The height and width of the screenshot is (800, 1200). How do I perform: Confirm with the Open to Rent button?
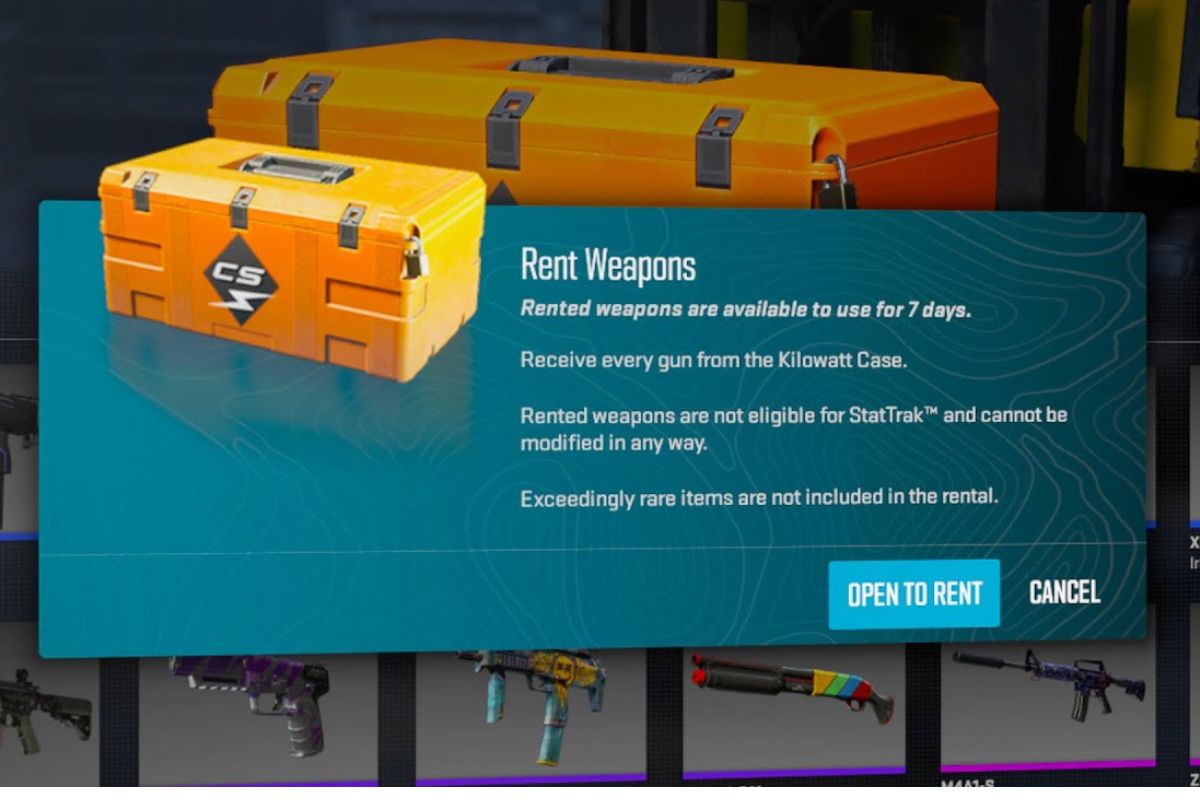tap(913, 594)
